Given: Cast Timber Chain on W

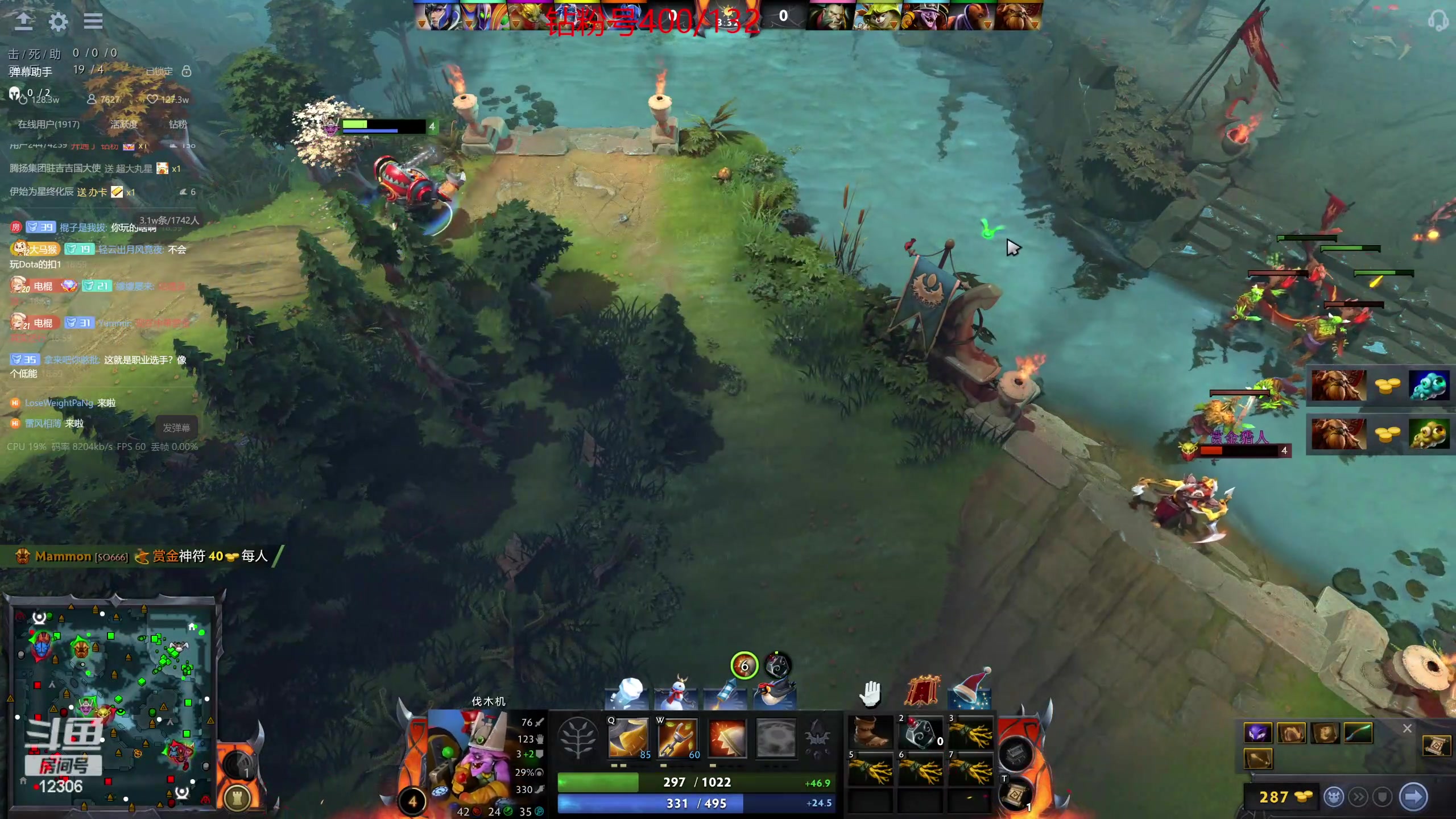Looking at the screenshot, I should (677, 738).
